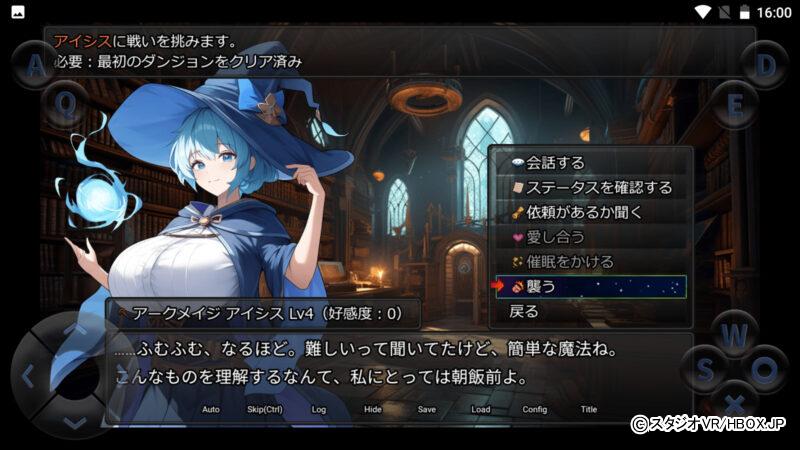Open the Save screen

[x=427, y=409]
